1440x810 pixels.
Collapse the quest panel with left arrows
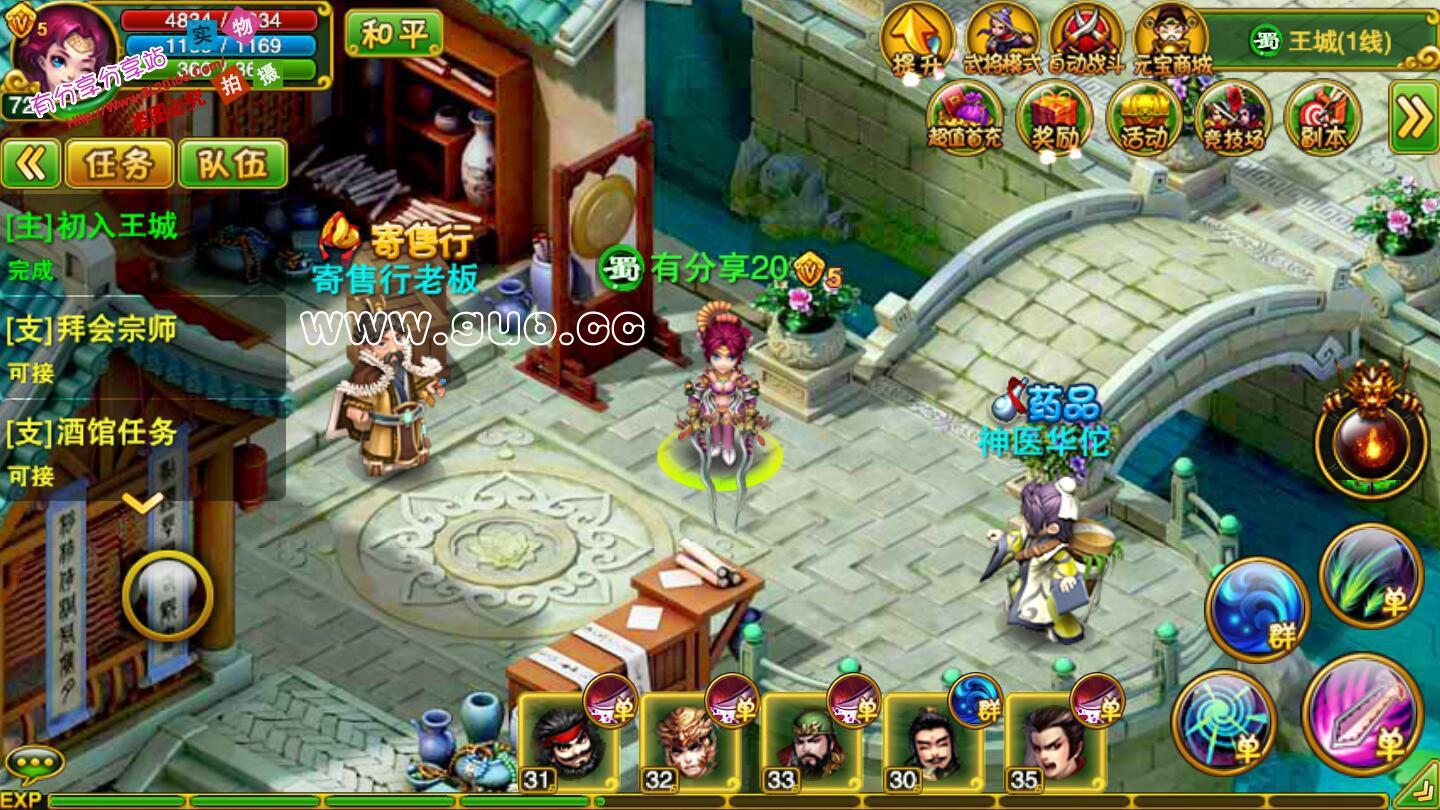click(x=31, y=164)
